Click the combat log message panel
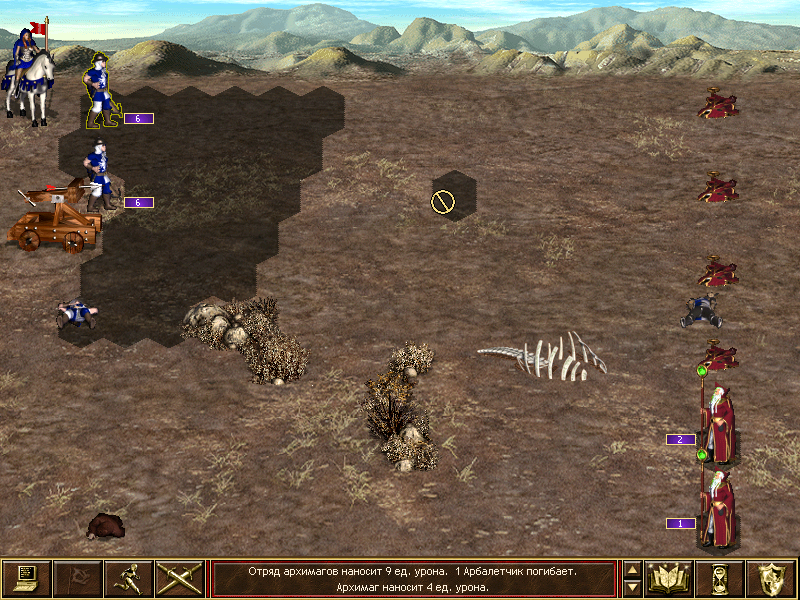Screen dimensions: 800x600 [x=413, y=578]
